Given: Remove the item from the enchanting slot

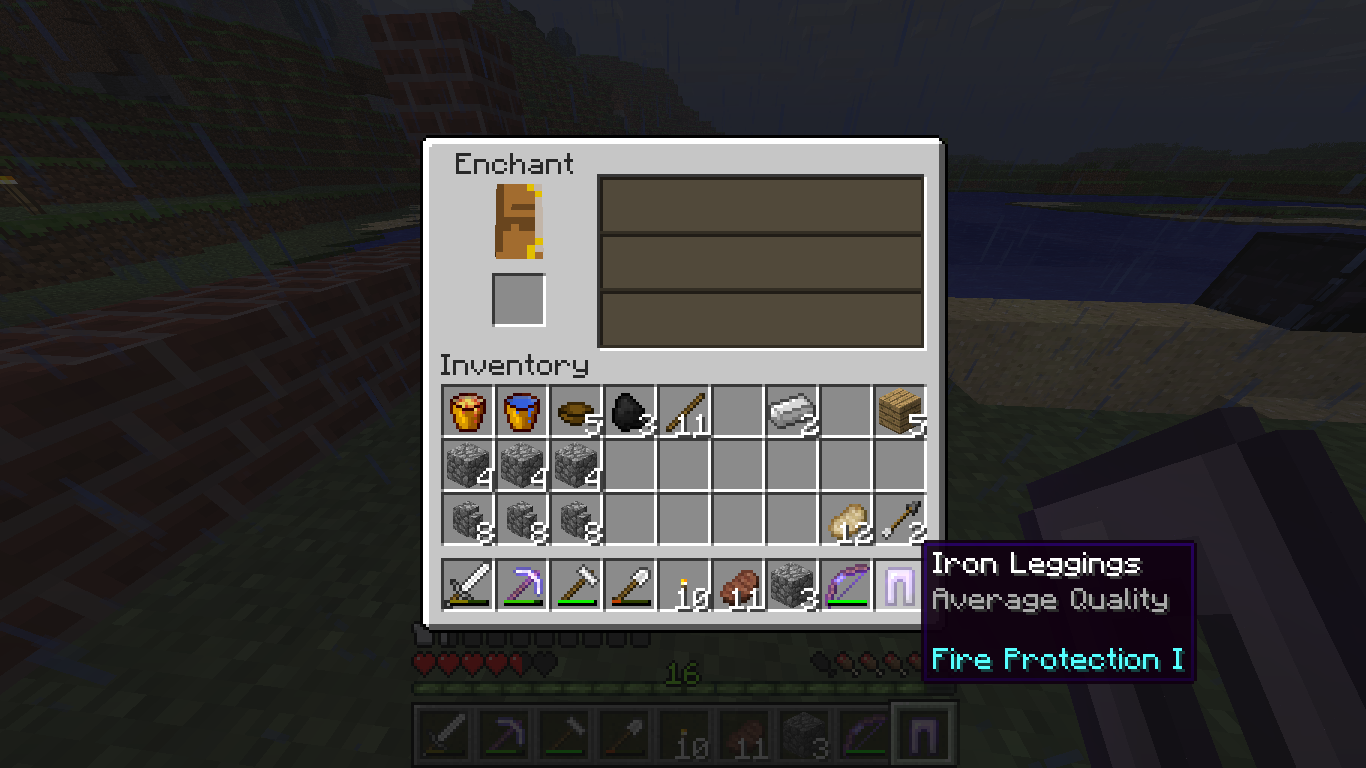Looking at the screenshot, I should [518, 222].
